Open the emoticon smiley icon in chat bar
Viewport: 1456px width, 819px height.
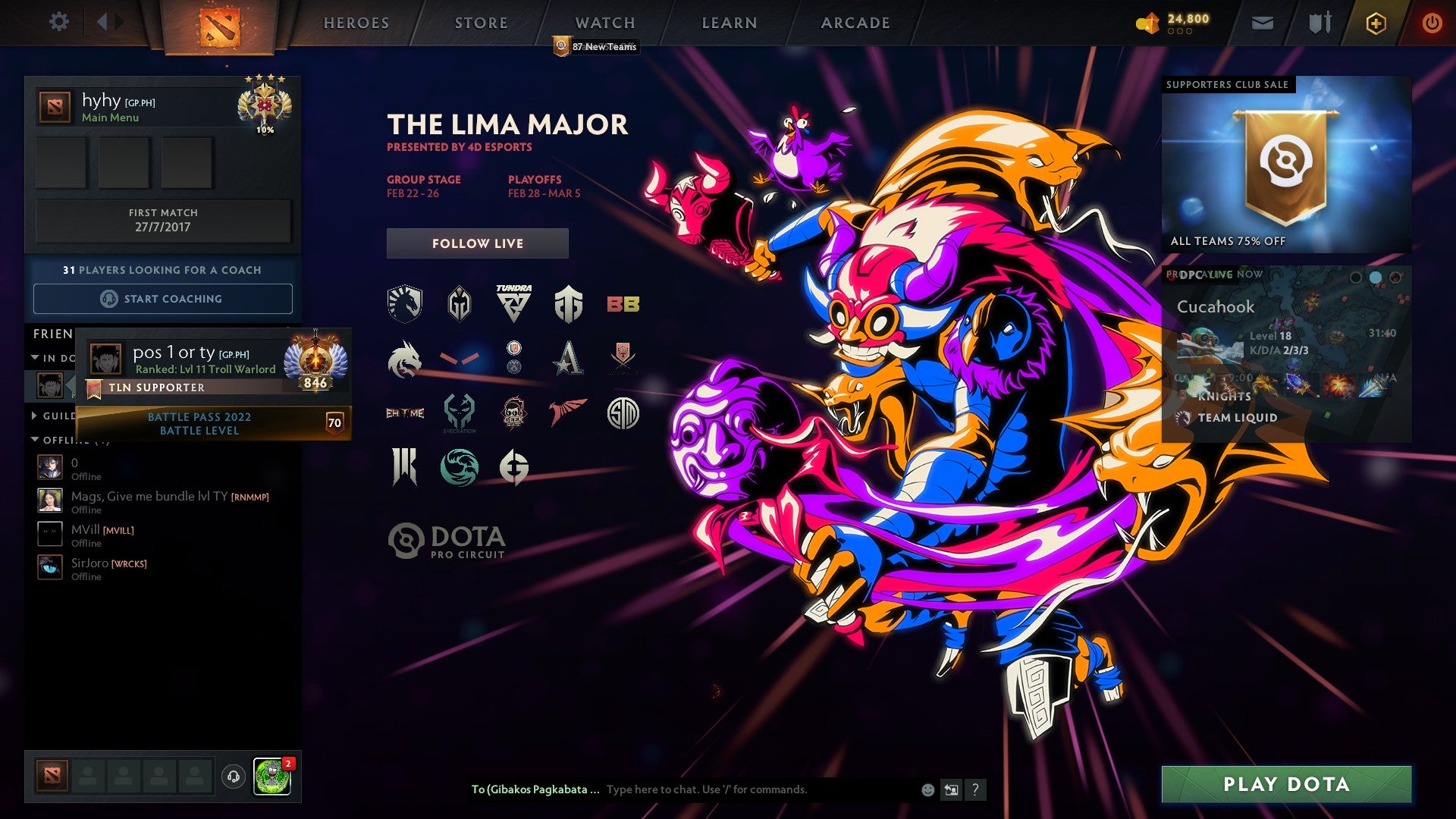[925, 789]
